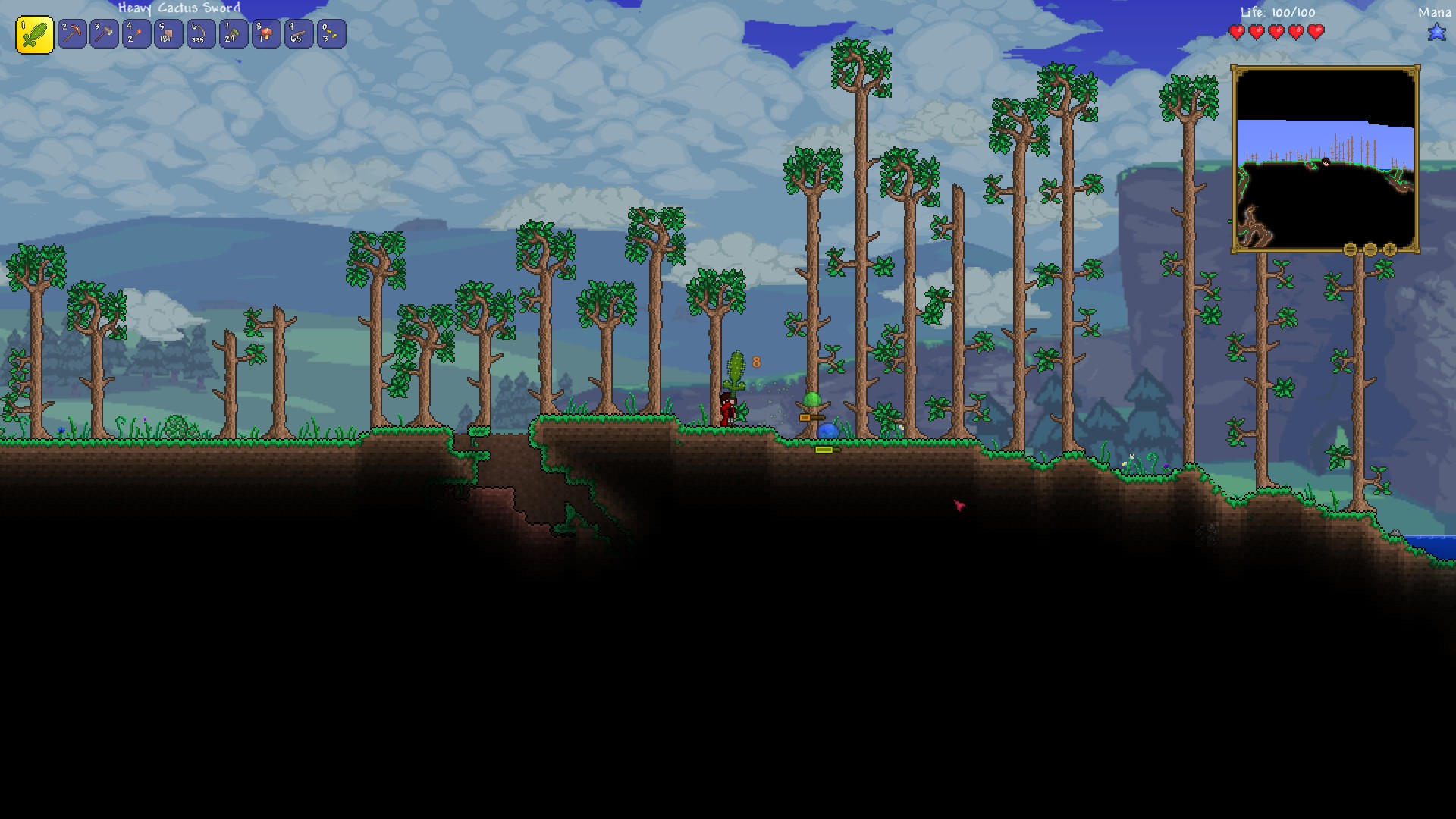Select the red mushroom hotbar slot
The image size is (1456, 819).
click(266, 34)
